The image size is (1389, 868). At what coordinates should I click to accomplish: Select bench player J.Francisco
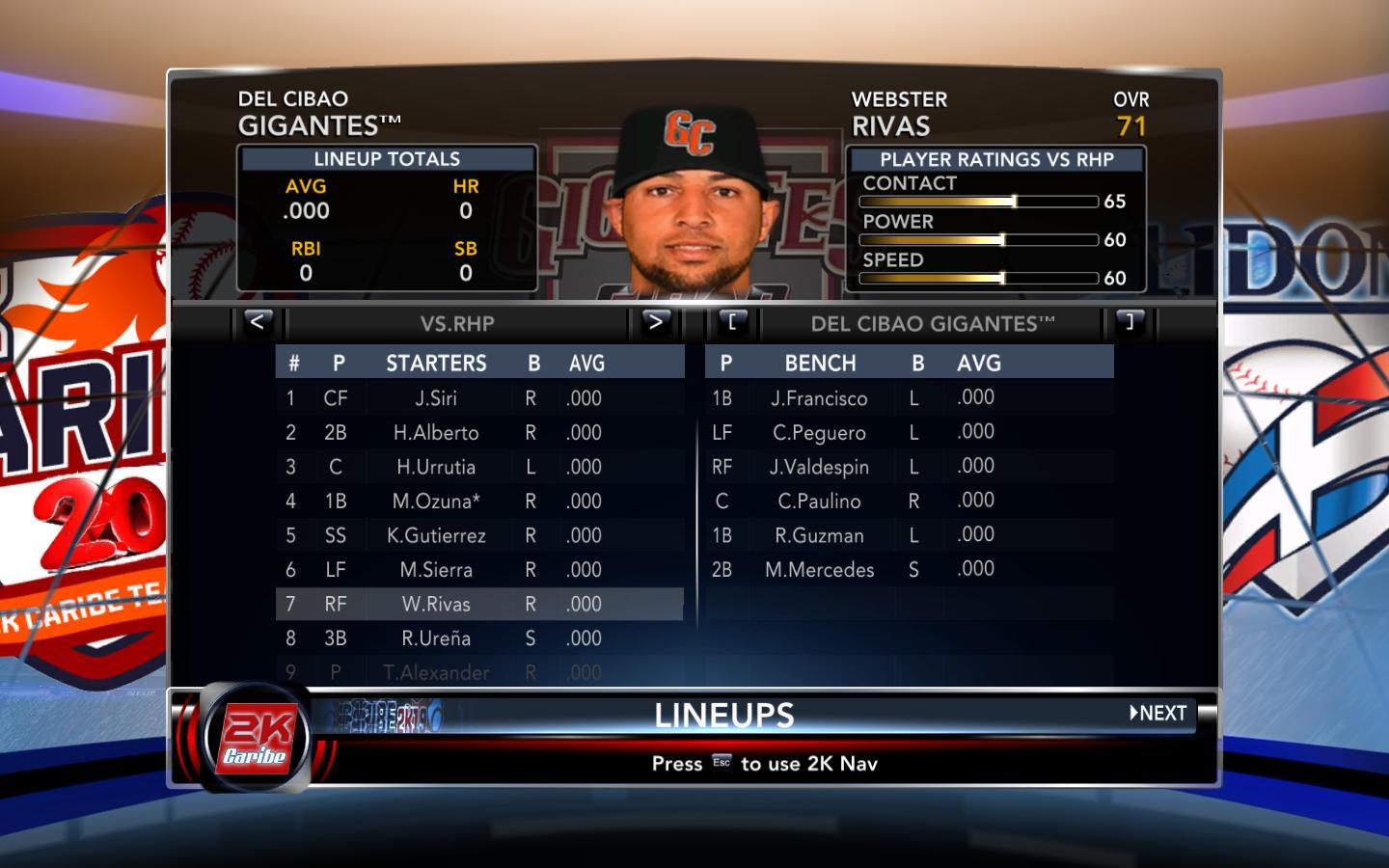click(819, 398)
